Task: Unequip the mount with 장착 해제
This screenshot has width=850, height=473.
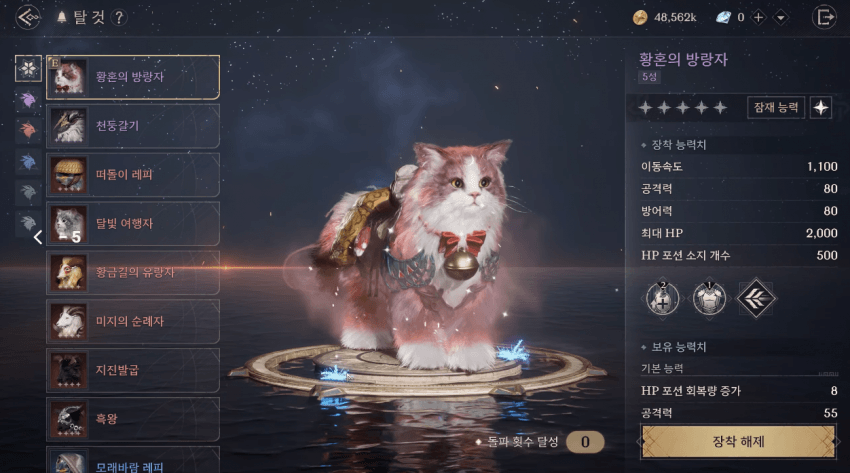Action: click(x=738, y=441)
